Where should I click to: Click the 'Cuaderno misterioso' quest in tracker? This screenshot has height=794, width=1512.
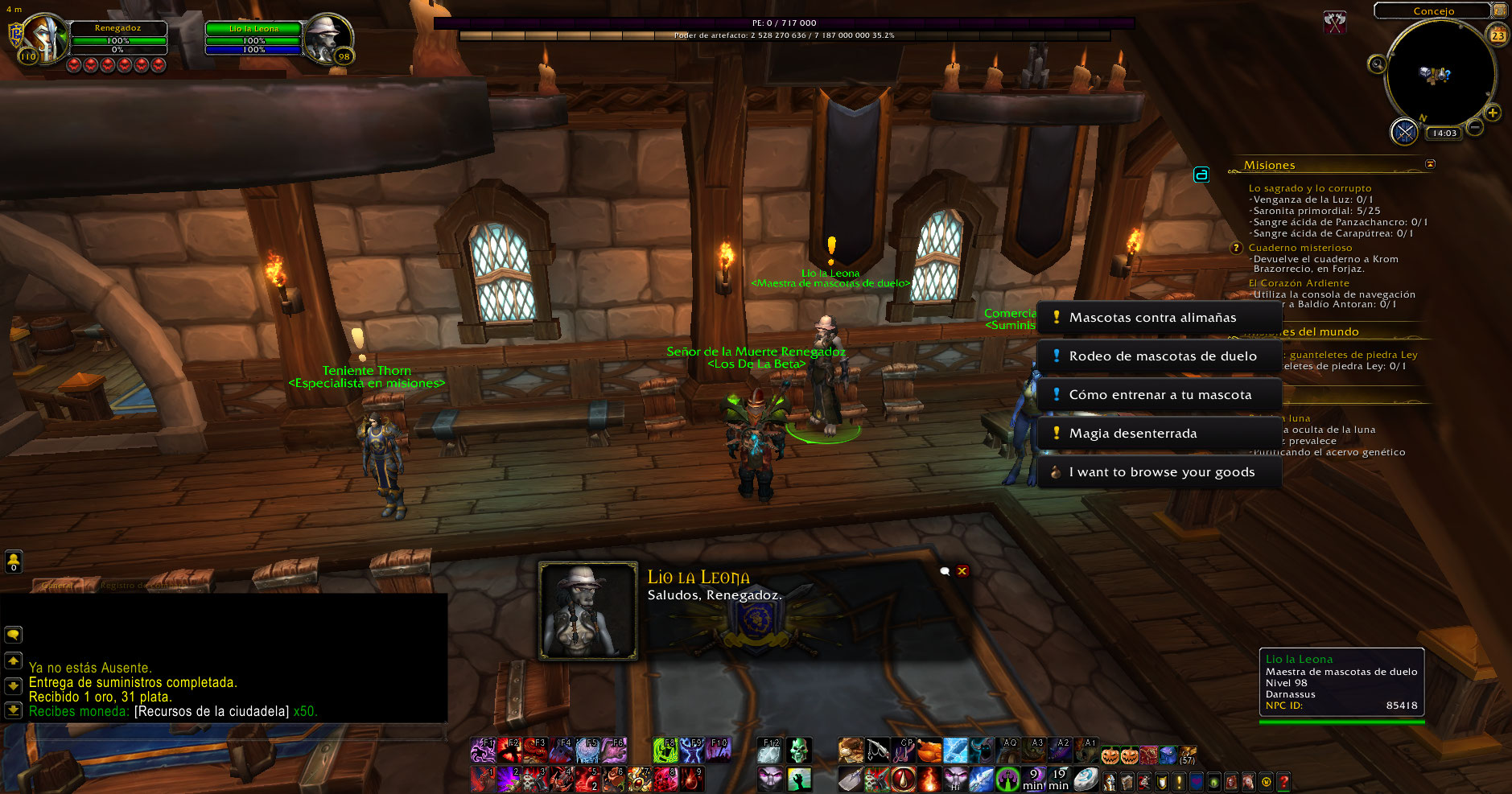[1300, 248]
